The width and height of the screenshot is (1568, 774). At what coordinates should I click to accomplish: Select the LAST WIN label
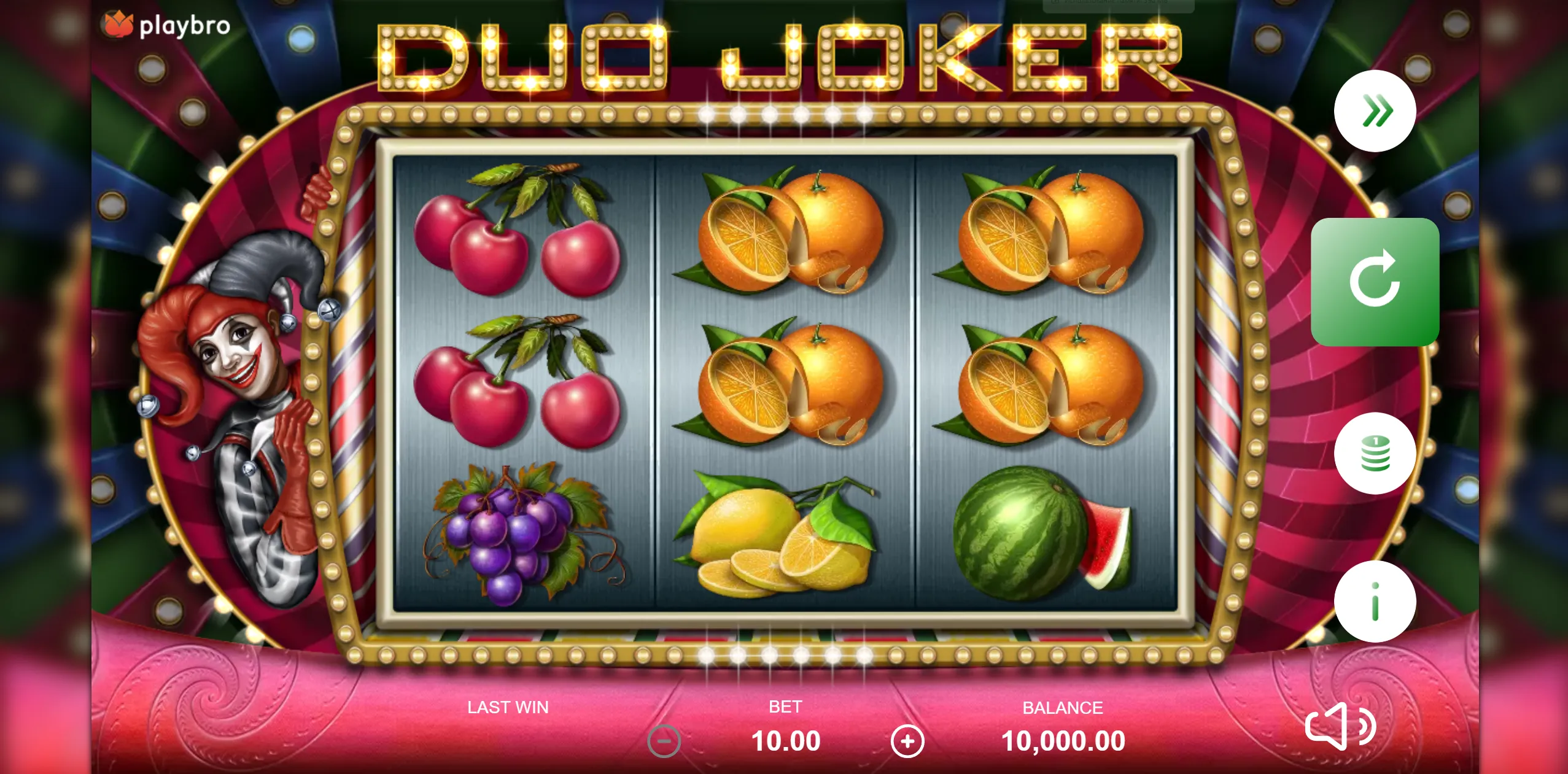point(507,707)
